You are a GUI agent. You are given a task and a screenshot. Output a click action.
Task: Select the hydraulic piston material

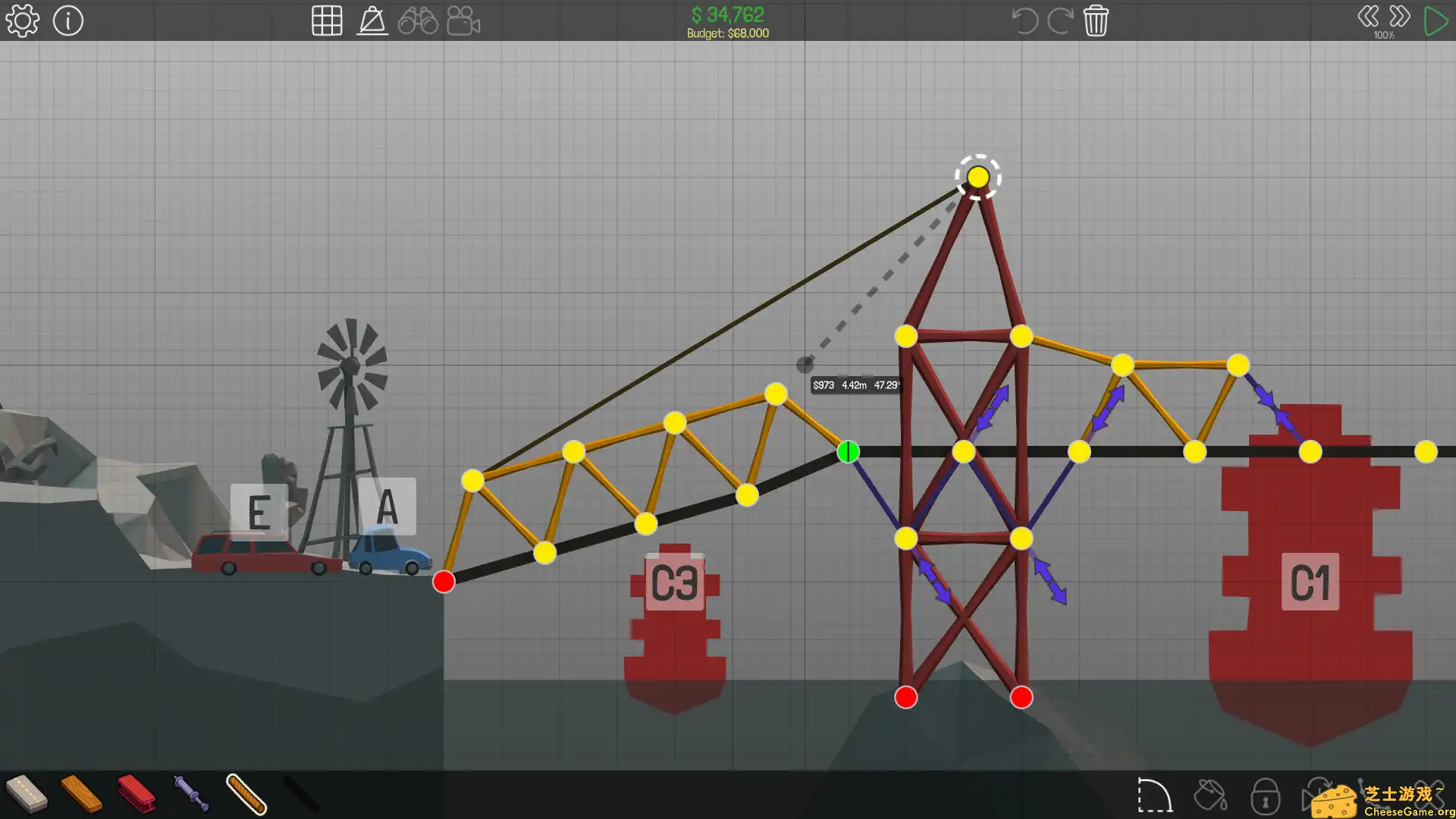click(192, 796)
